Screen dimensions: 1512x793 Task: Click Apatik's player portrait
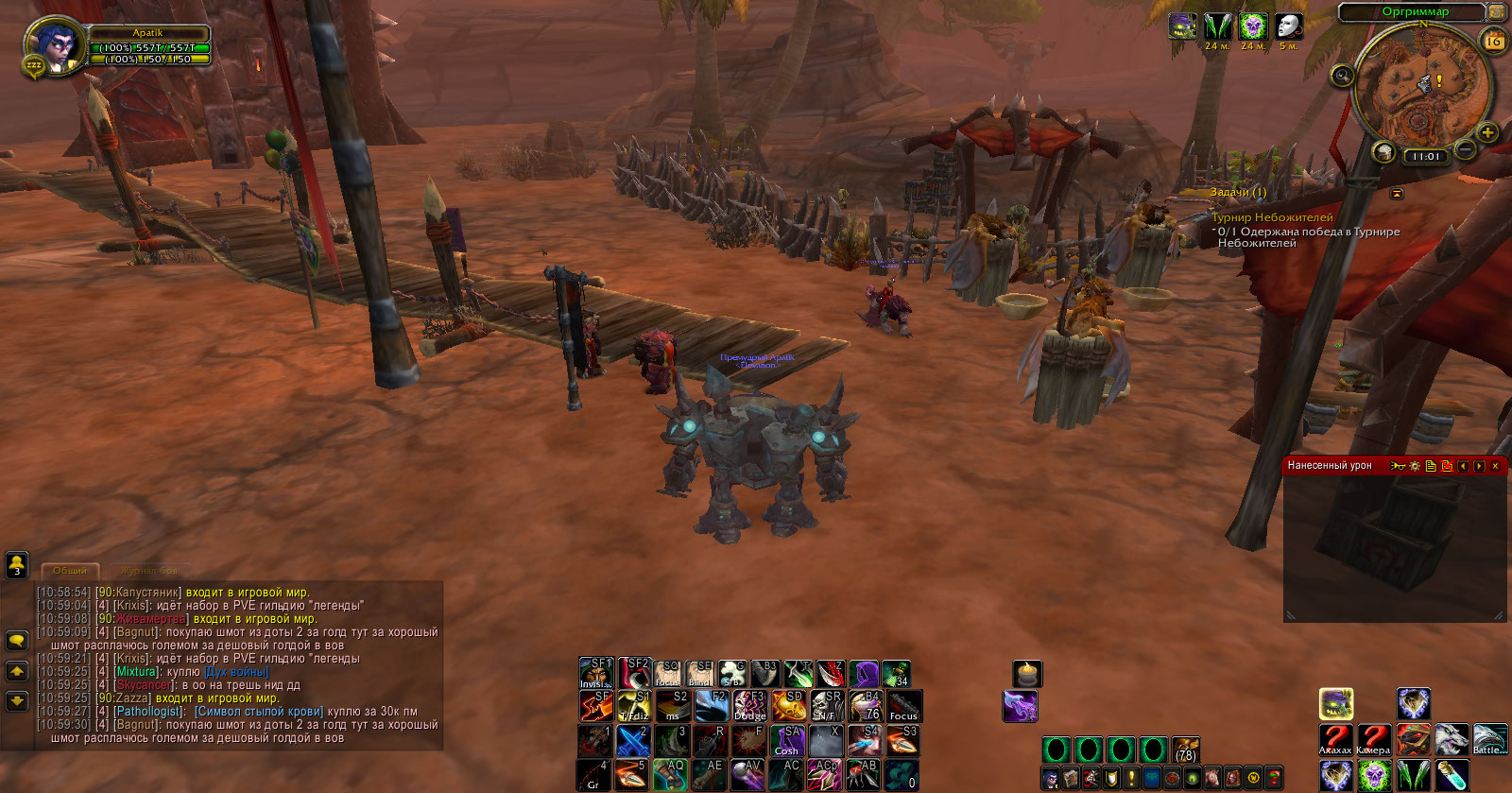click(x=57, y=45)
